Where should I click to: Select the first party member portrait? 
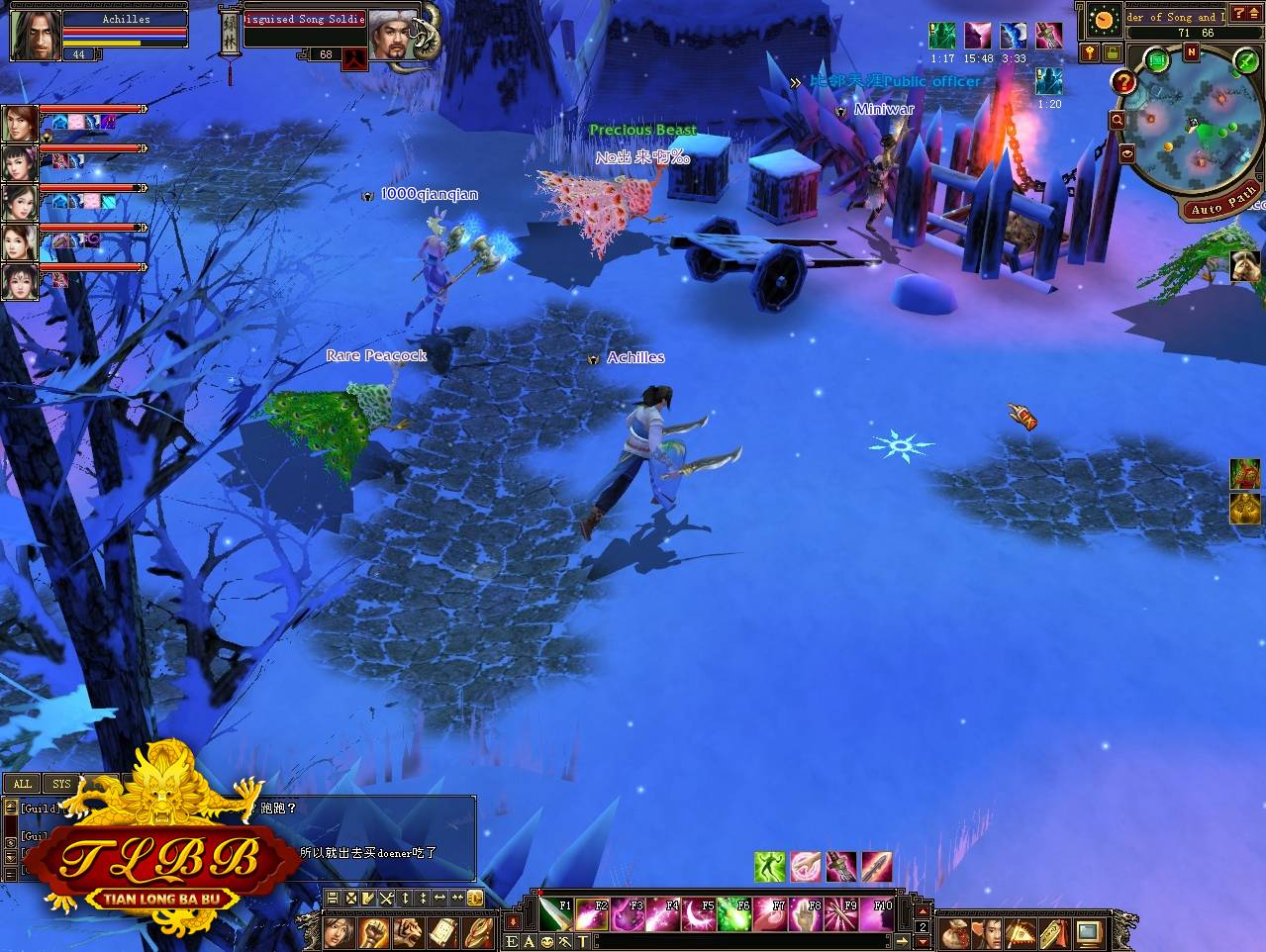tap(20, 124)
